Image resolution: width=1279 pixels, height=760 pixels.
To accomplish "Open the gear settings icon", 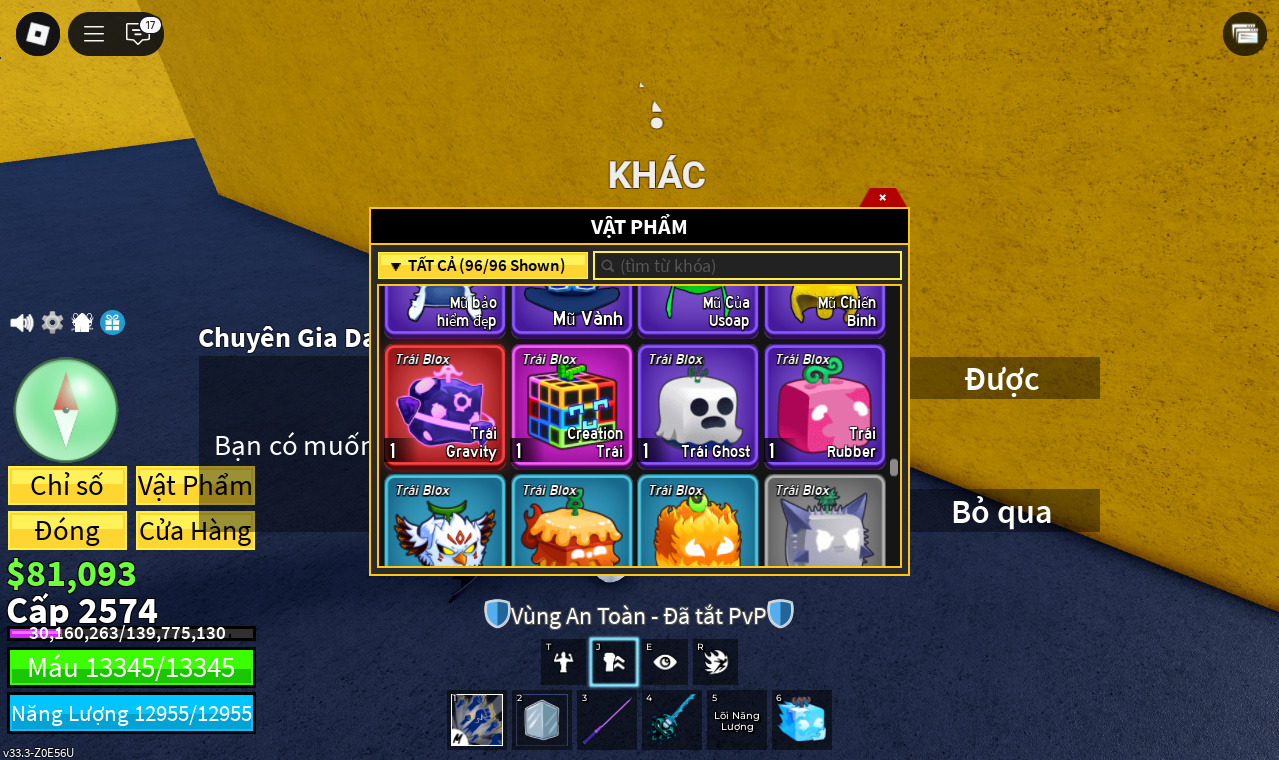I will [52, 323].
